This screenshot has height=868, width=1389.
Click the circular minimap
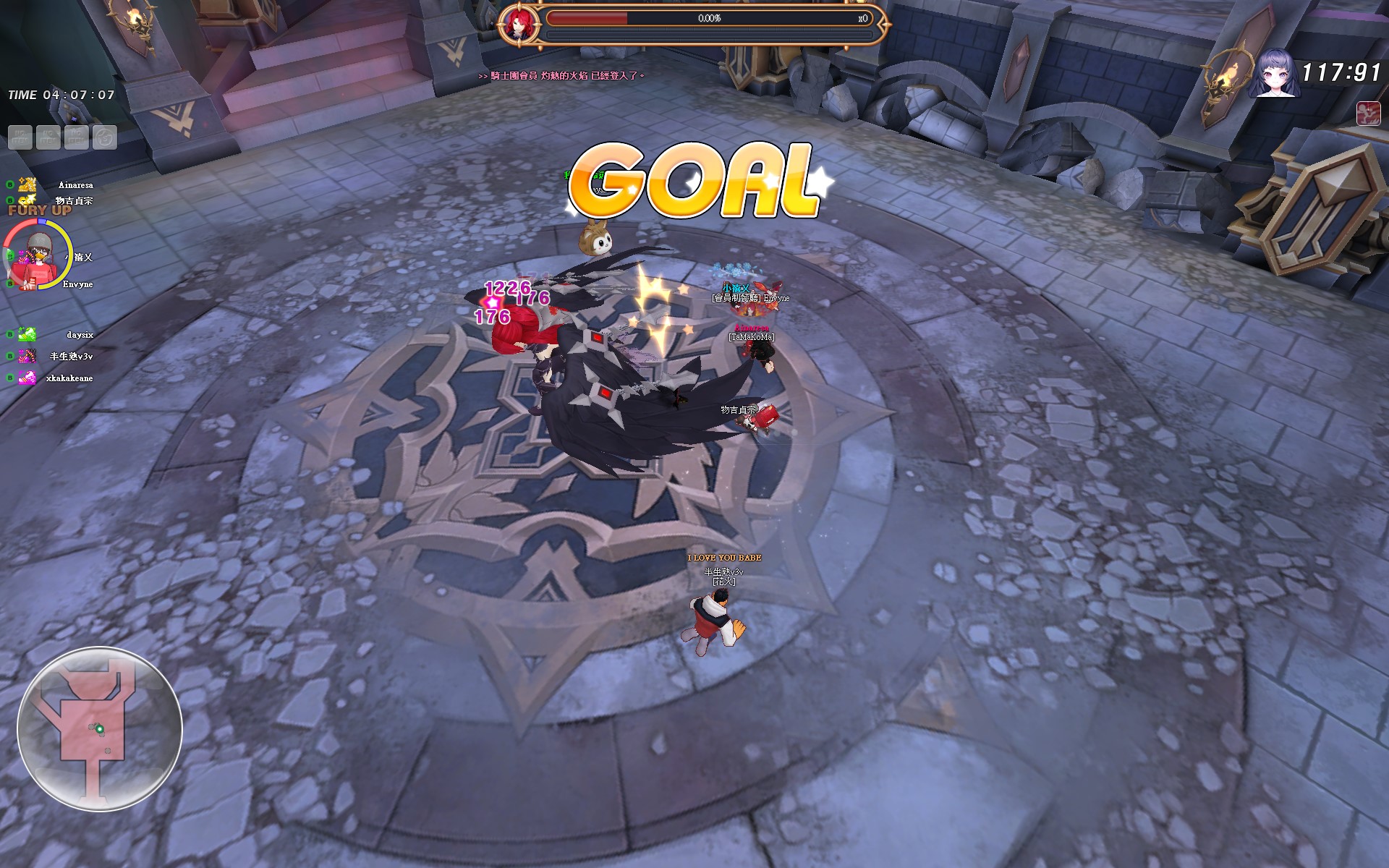coord(99,729)
